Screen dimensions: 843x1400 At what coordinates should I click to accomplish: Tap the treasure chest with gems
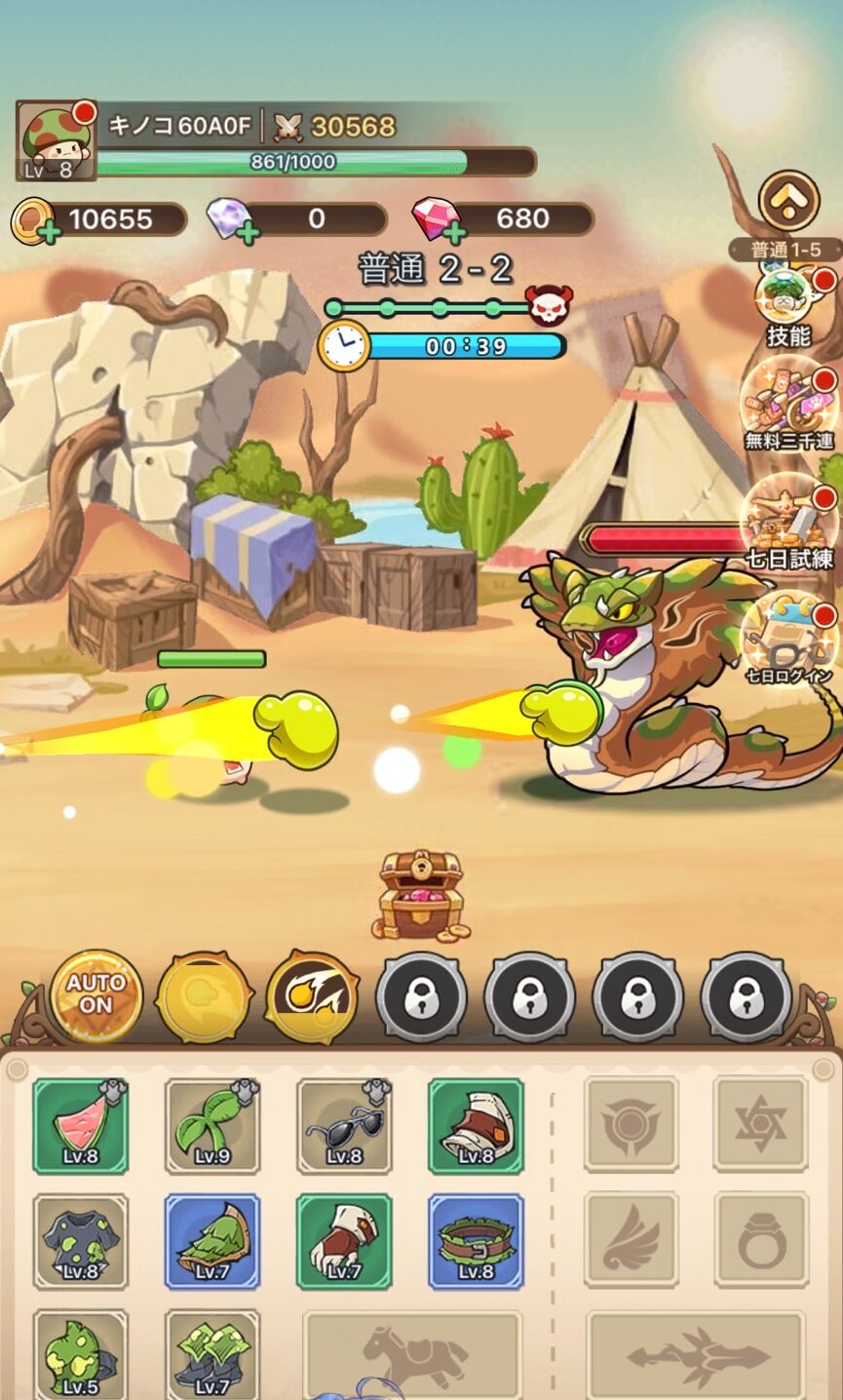coord(419,894)
